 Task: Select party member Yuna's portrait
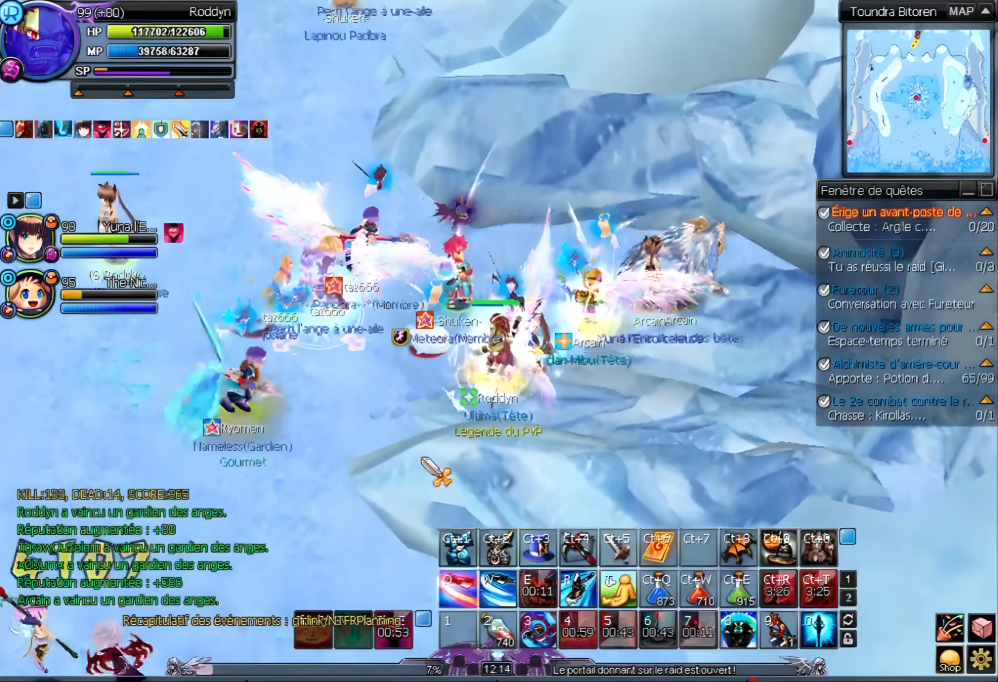30,238
